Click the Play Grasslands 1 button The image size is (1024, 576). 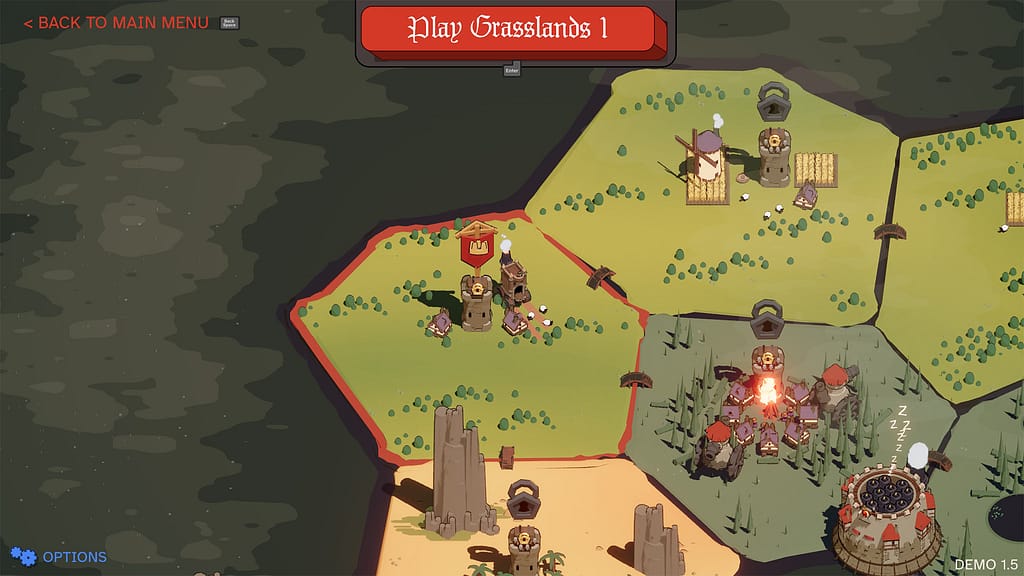click(x=507, y=28)
